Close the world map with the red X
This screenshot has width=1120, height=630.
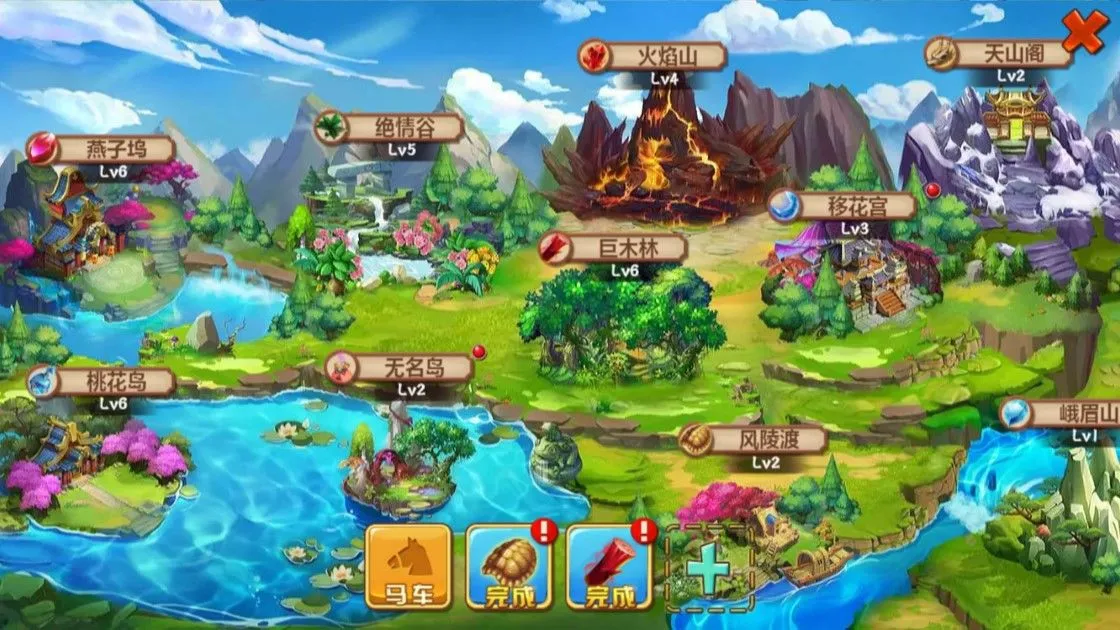coord(1083,30)
